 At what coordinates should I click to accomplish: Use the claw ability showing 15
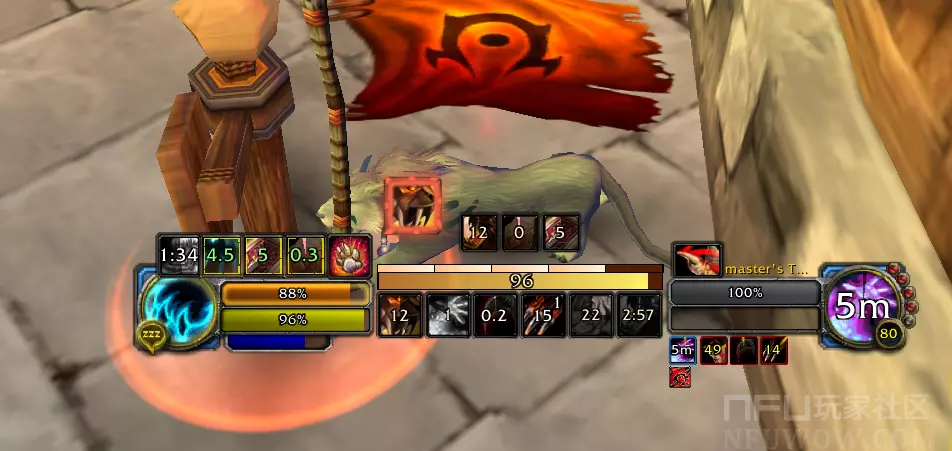543,315
